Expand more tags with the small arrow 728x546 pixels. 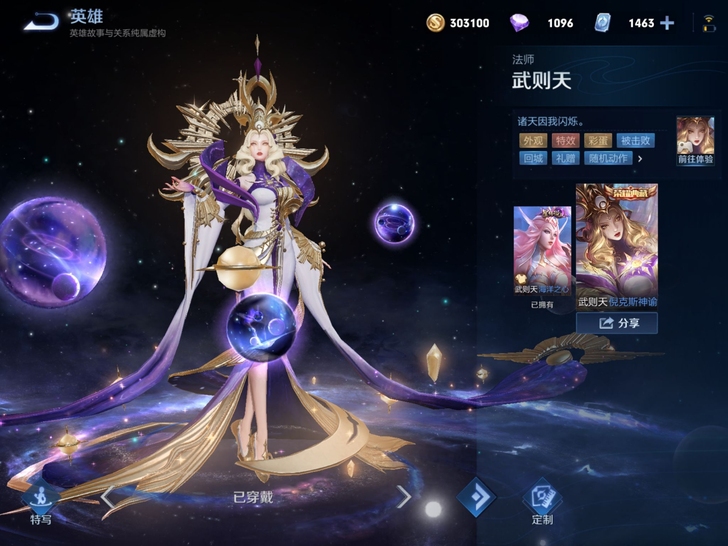tap(640, 158)
